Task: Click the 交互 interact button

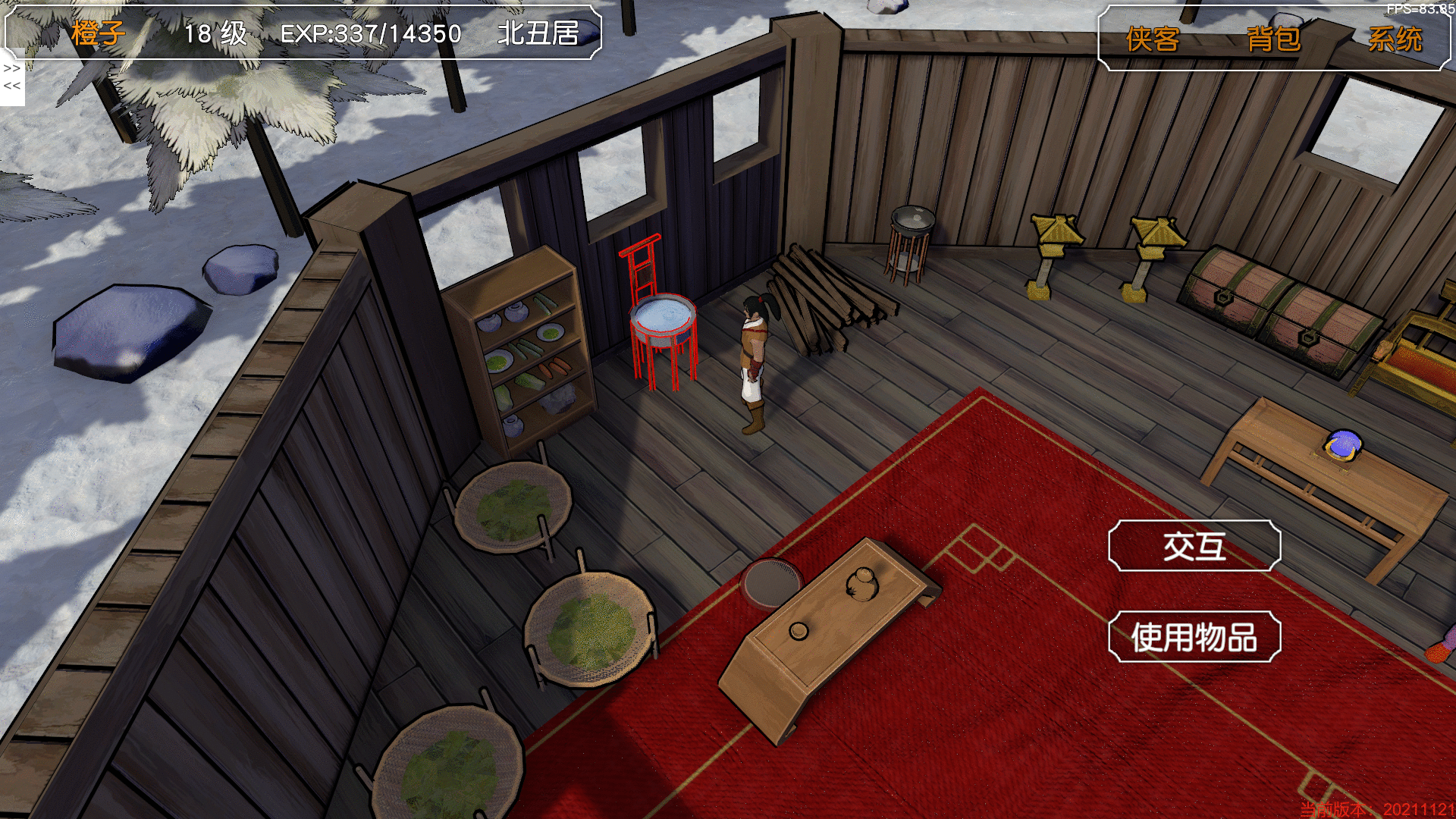Action: click(1194, 546)
